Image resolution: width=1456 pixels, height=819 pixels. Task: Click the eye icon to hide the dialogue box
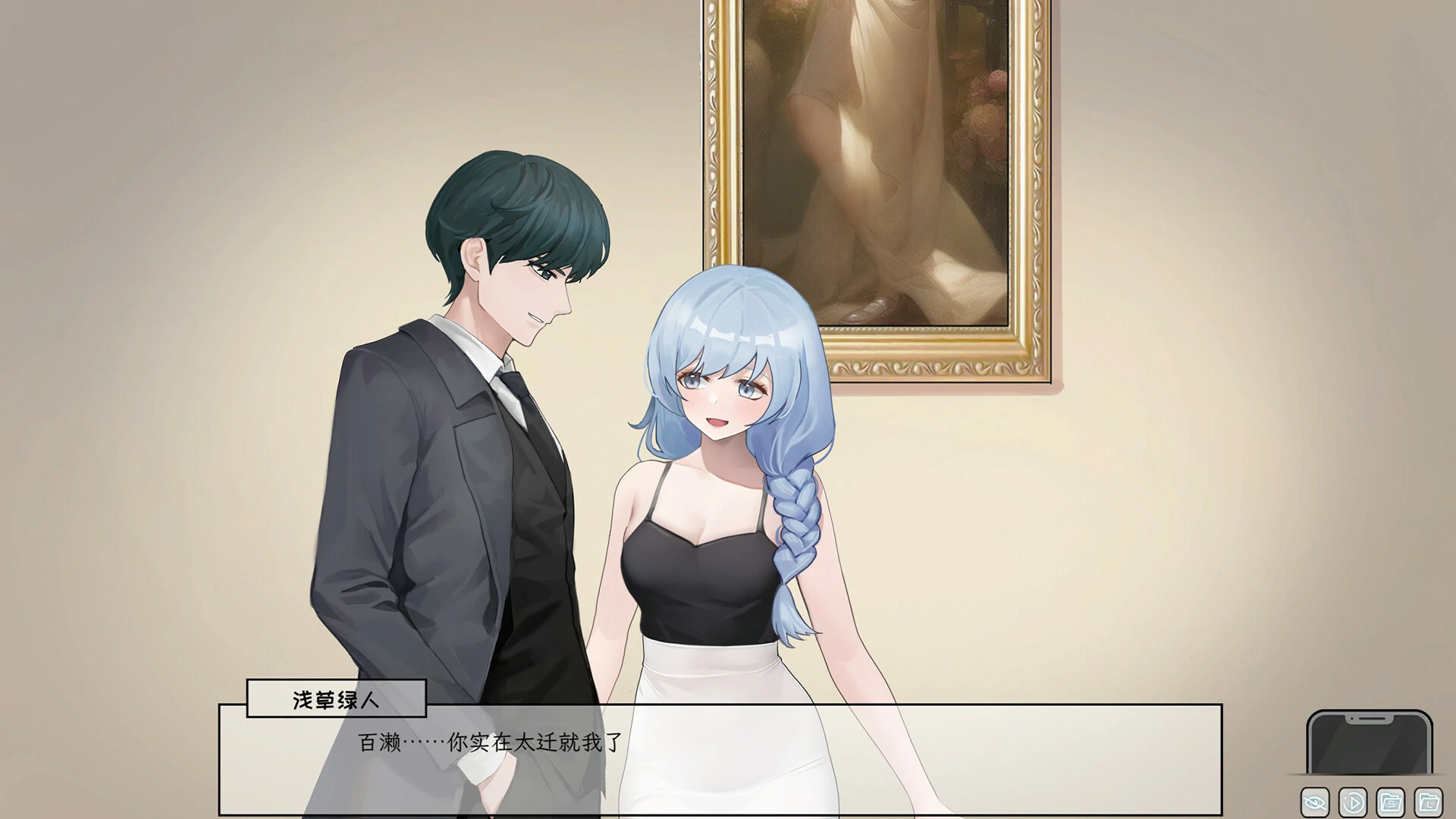click(1315, 802)
